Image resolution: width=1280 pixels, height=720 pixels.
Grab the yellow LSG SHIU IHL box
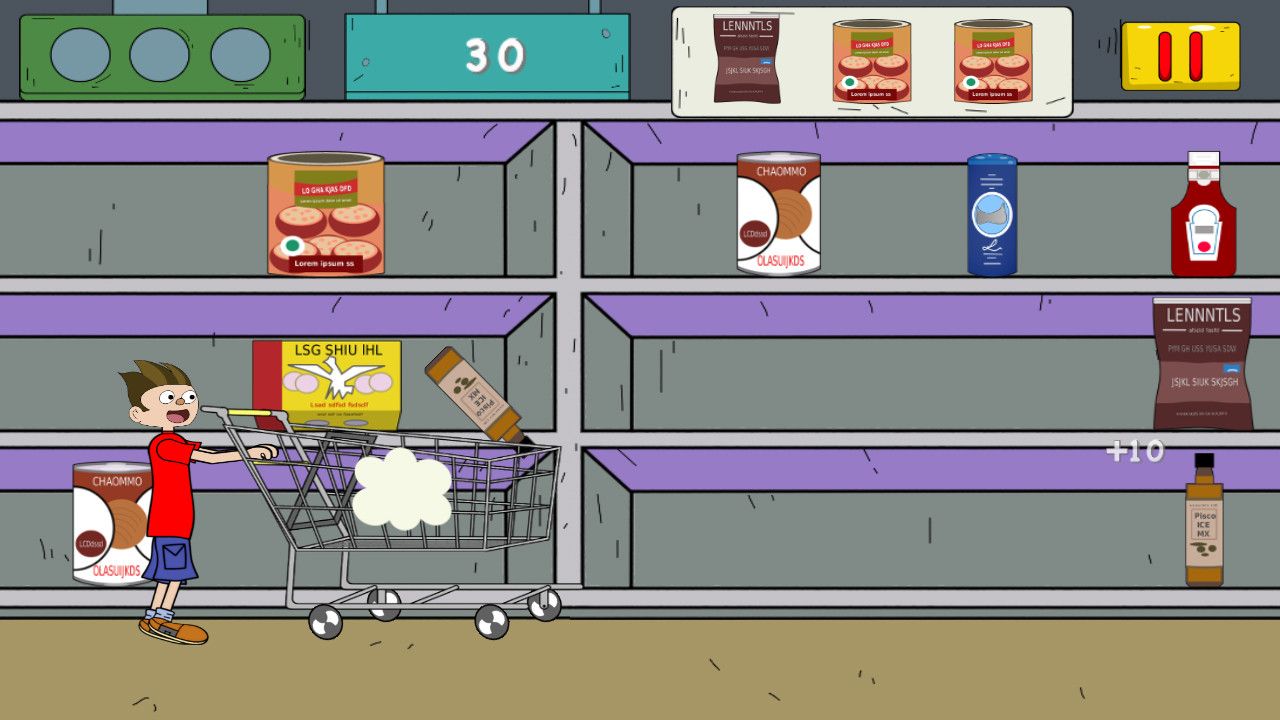pos(327,383)
